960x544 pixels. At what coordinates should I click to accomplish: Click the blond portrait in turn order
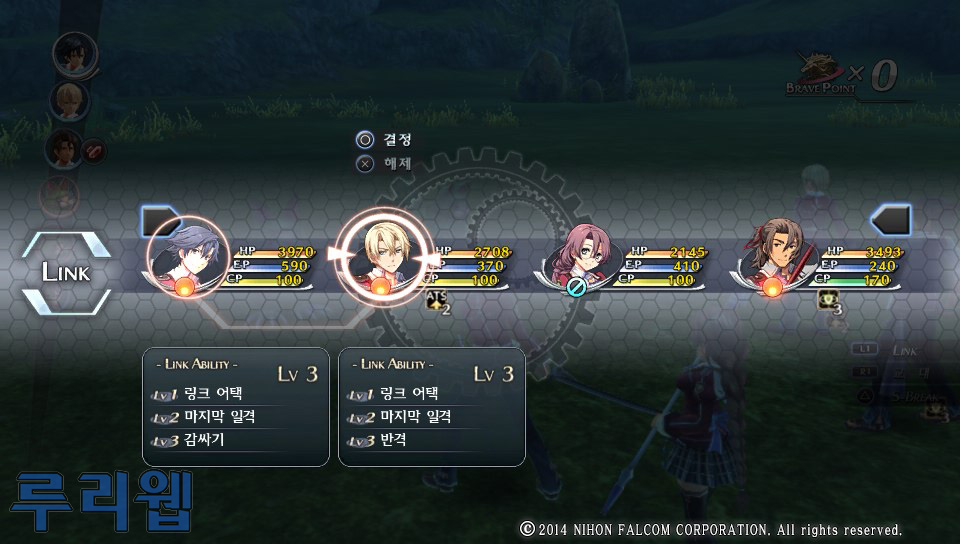(70, 99)
